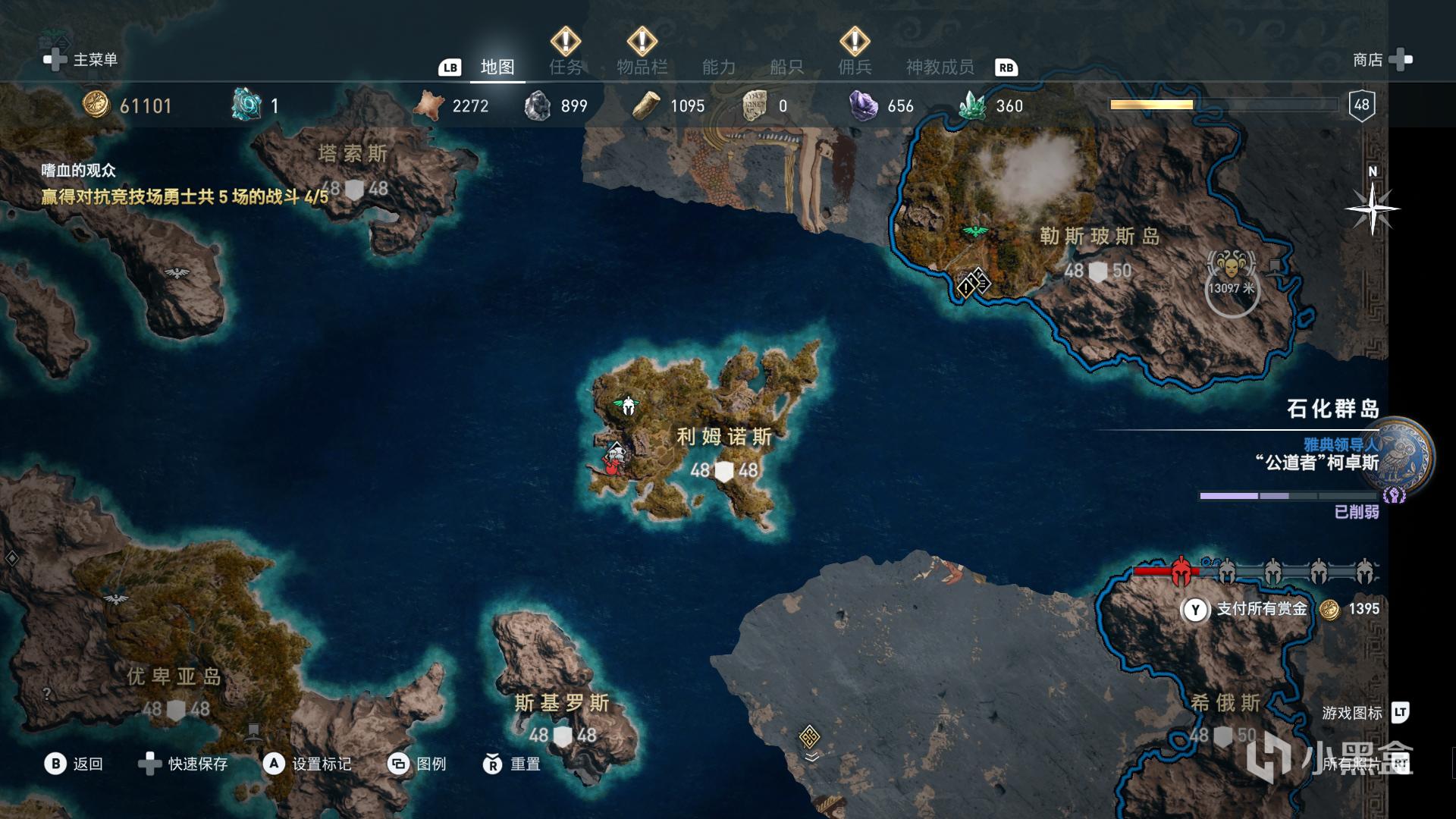Open the 物品栏 inventory tab

click(642, 67)
